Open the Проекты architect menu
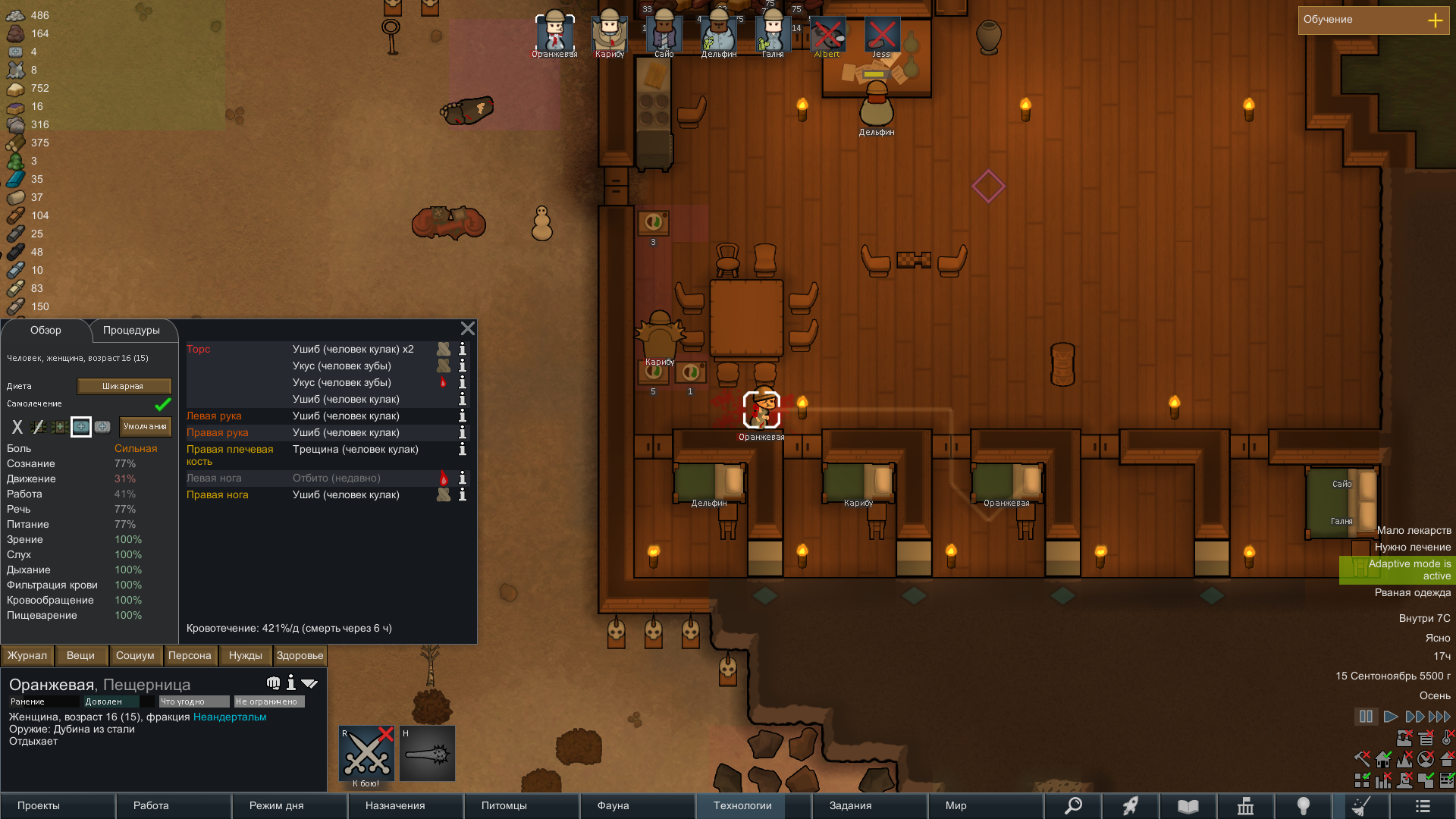Image resolution: width=1456 pixels, height=819 pixels. click(39, 806)
